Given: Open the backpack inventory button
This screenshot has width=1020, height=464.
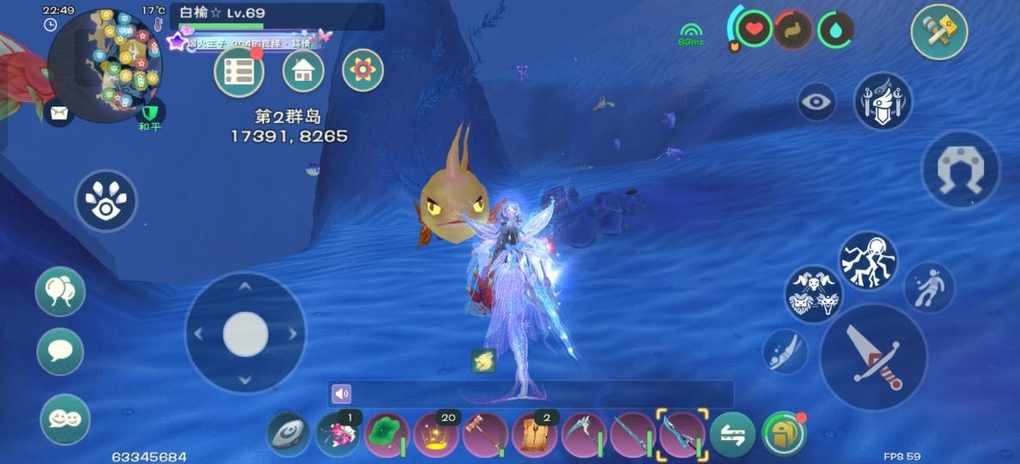Looking at the screenshot, I should [783, 434].
